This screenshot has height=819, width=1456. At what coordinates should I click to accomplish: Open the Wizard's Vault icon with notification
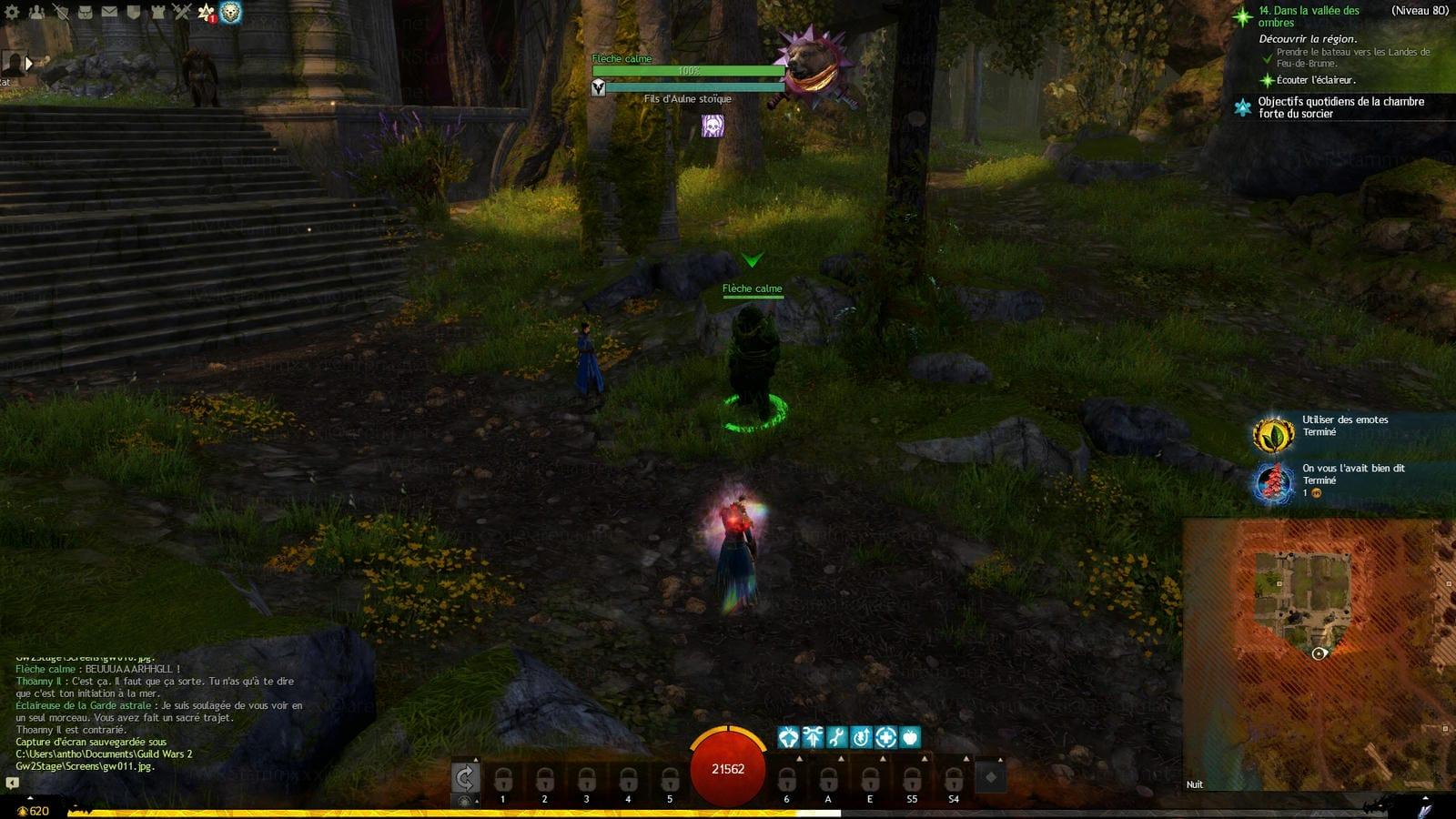point(206,12)
